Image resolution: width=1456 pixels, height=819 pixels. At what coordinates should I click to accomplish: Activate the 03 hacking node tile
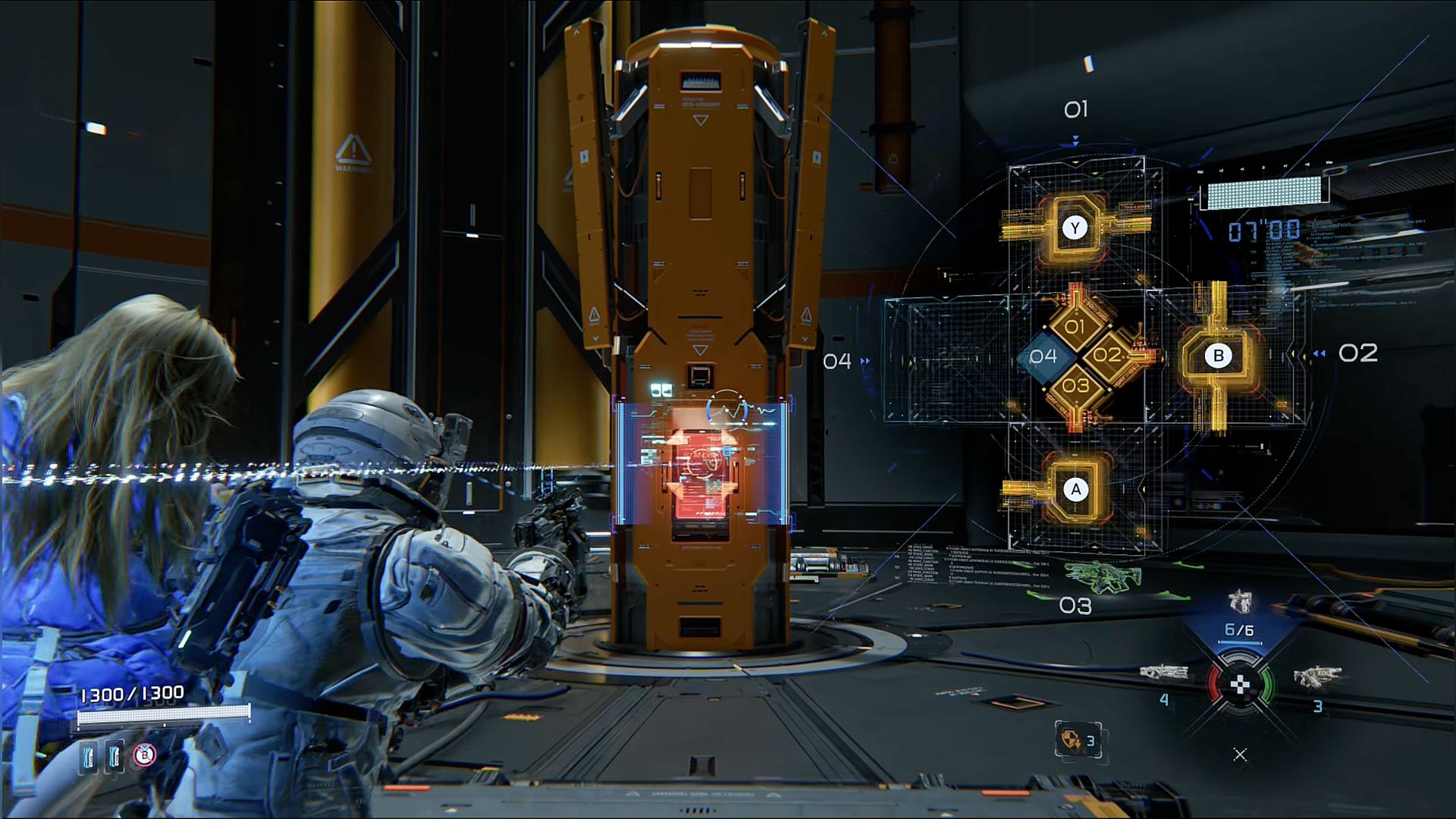(x=1075, y=385)
